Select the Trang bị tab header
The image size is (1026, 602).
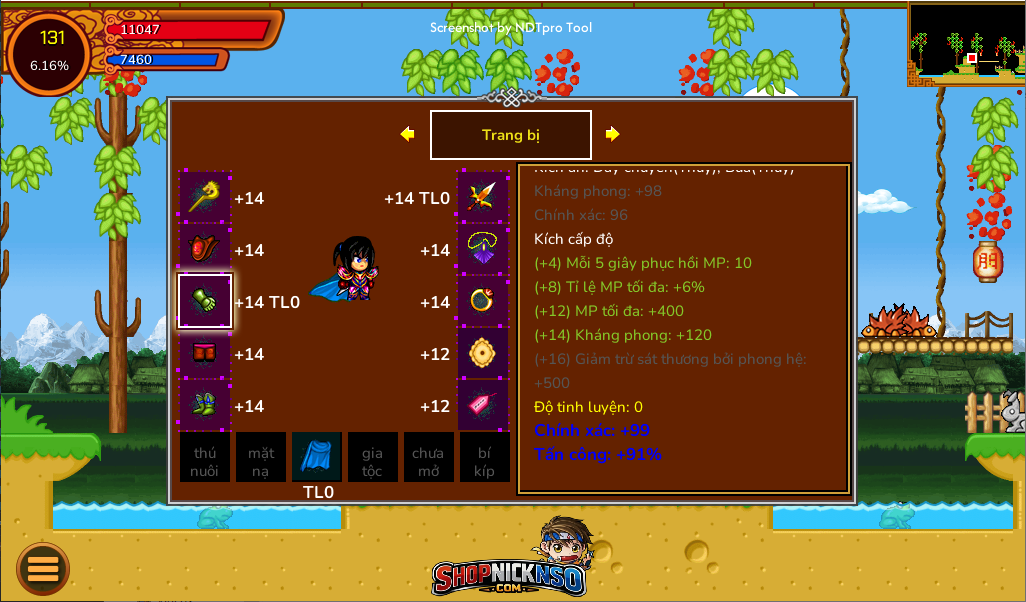[510, 135]
